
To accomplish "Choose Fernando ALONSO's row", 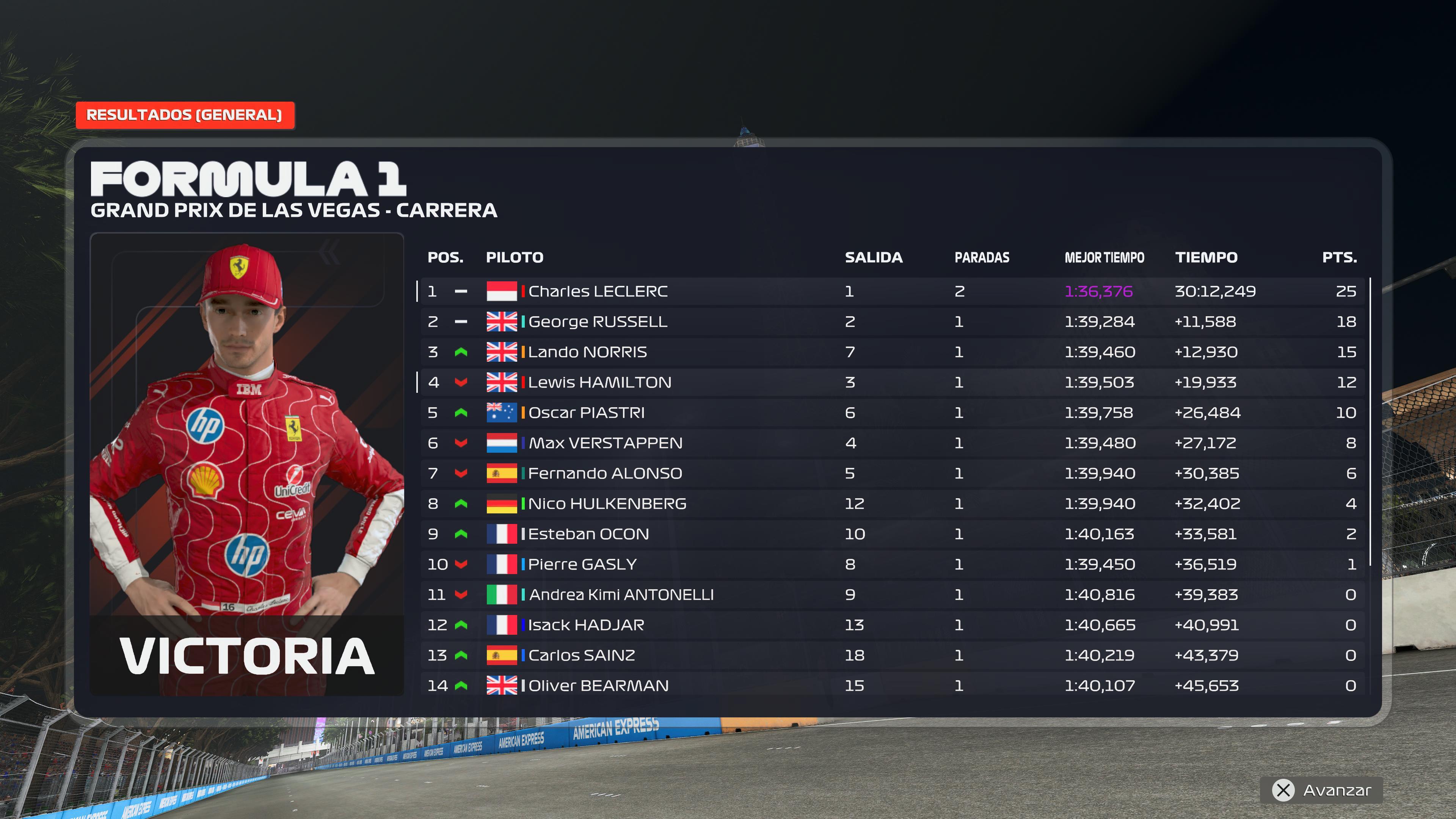I will [605, 474].
